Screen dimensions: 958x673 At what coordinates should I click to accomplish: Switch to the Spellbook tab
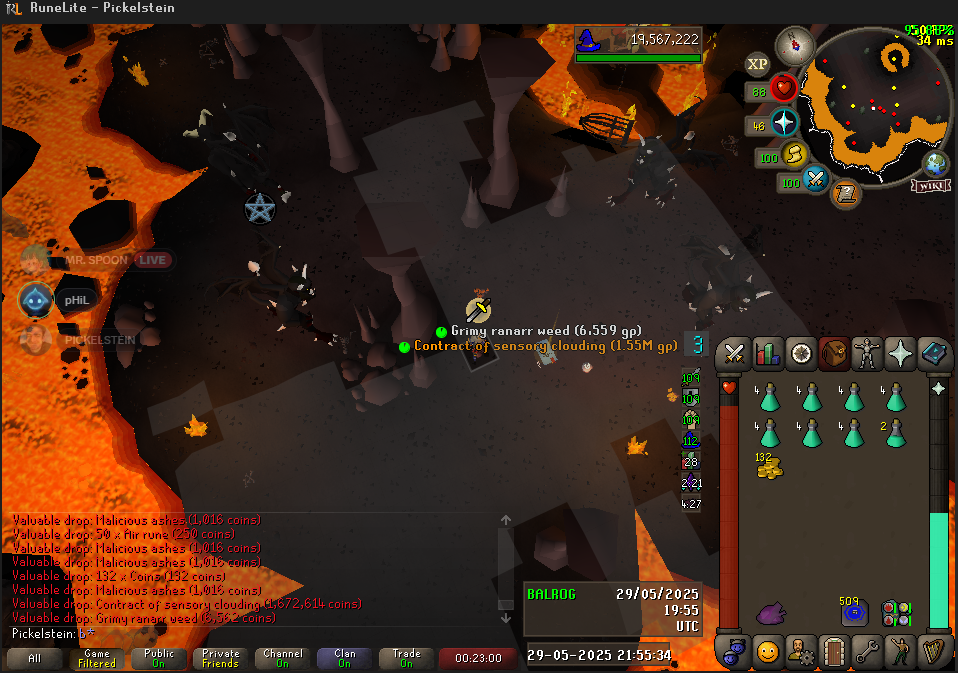coord(935,353)
